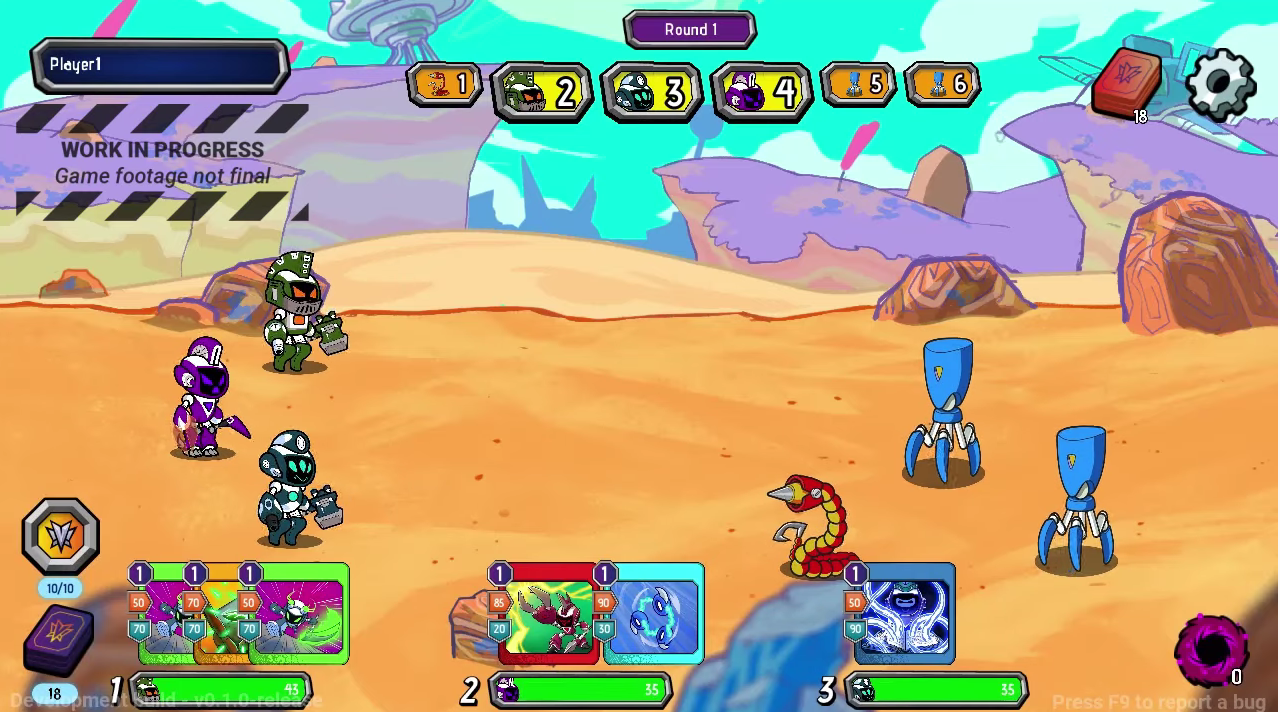
Task: Click the green helmet turn-order slot 2
Action: 541,92
